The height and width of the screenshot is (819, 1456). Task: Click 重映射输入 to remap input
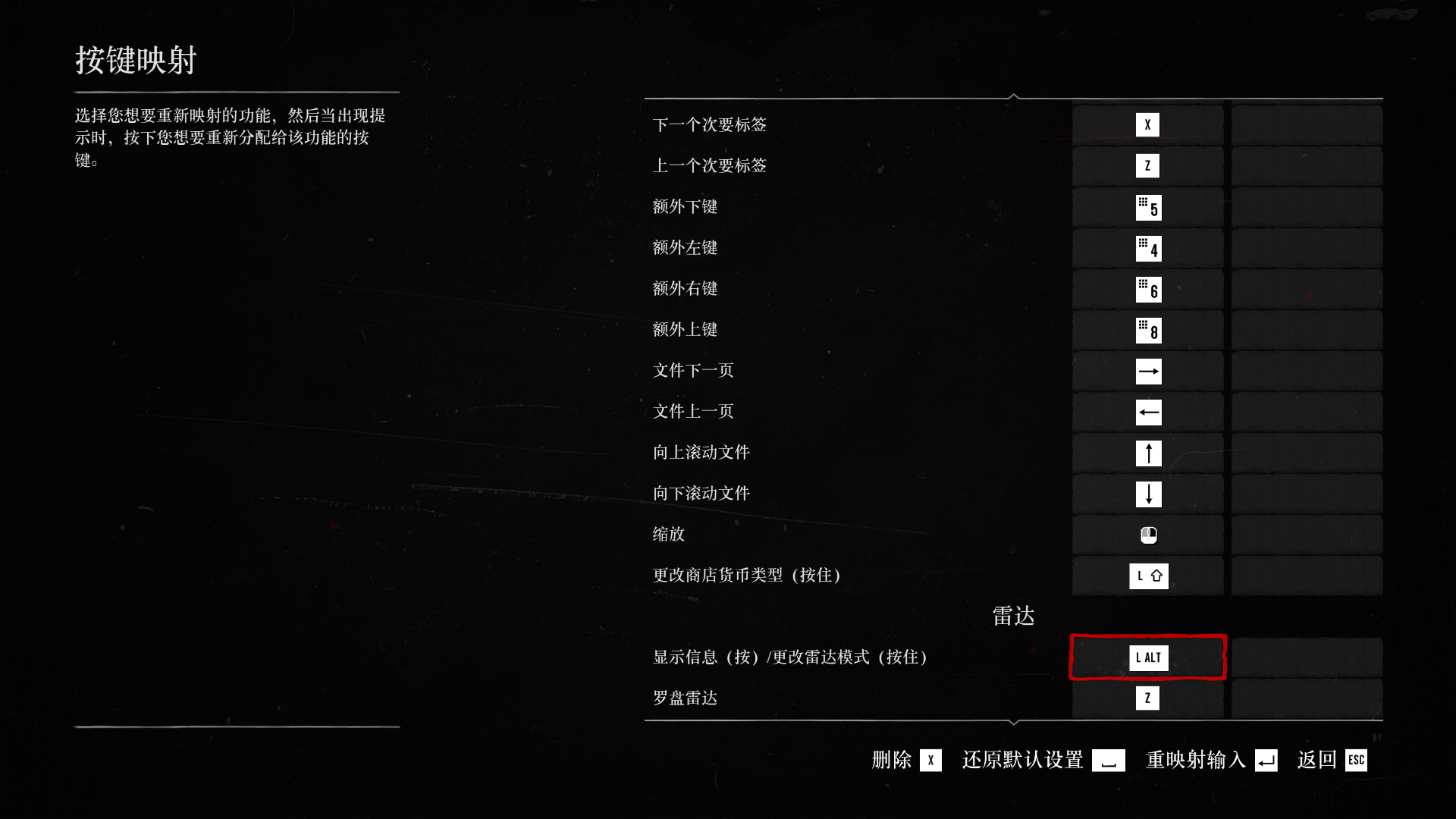[x=1194, y=761]
